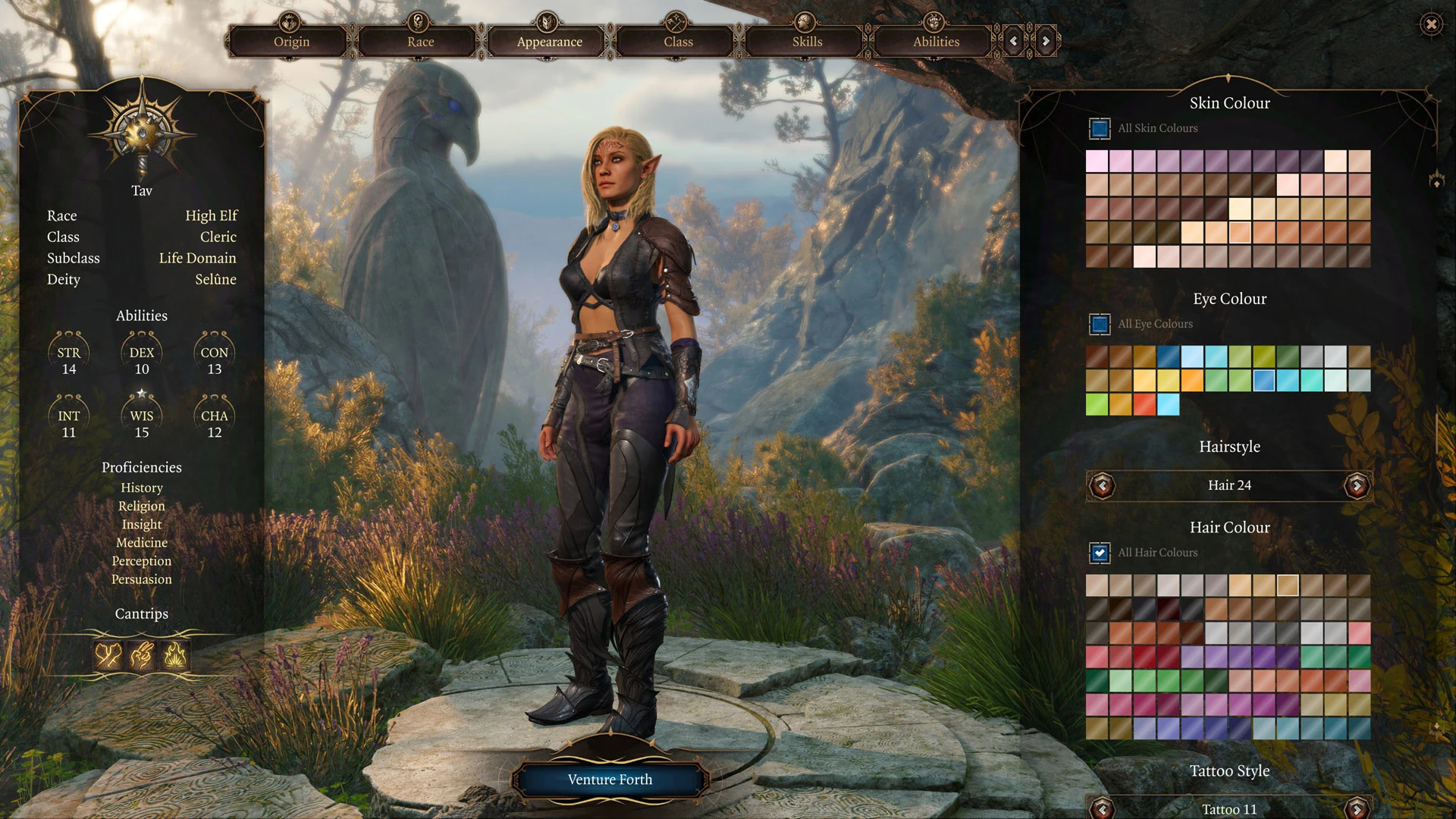Viewport: 1456px width, 819px height.
Task: Select the flame cantrip icon
Action: (x=175, y=654)
